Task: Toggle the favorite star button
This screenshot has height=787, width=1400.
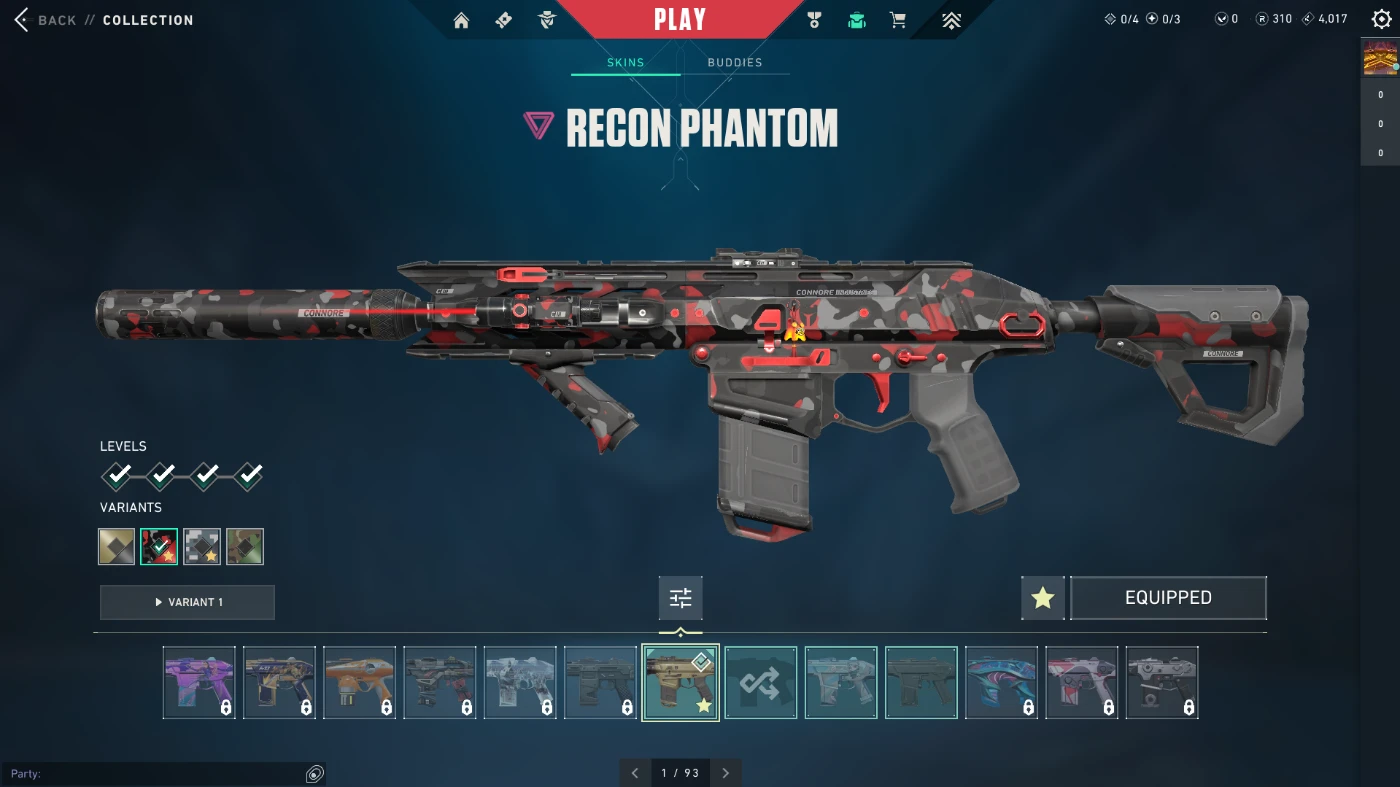Action: coord(1043,598)
